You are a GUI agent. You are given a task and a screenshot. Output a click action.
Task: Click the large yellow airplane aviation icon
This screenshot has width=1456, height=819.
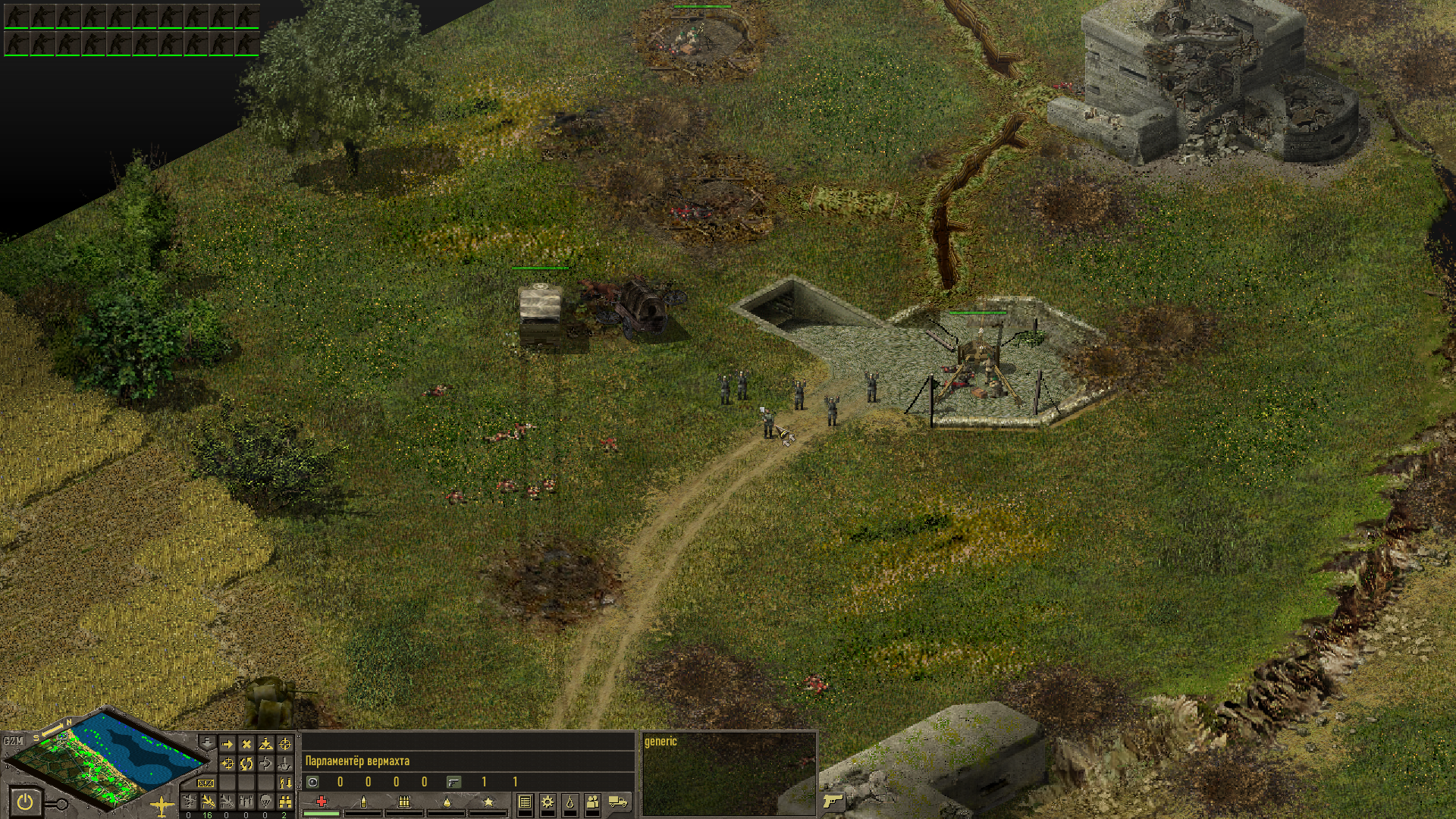point(162,805)
